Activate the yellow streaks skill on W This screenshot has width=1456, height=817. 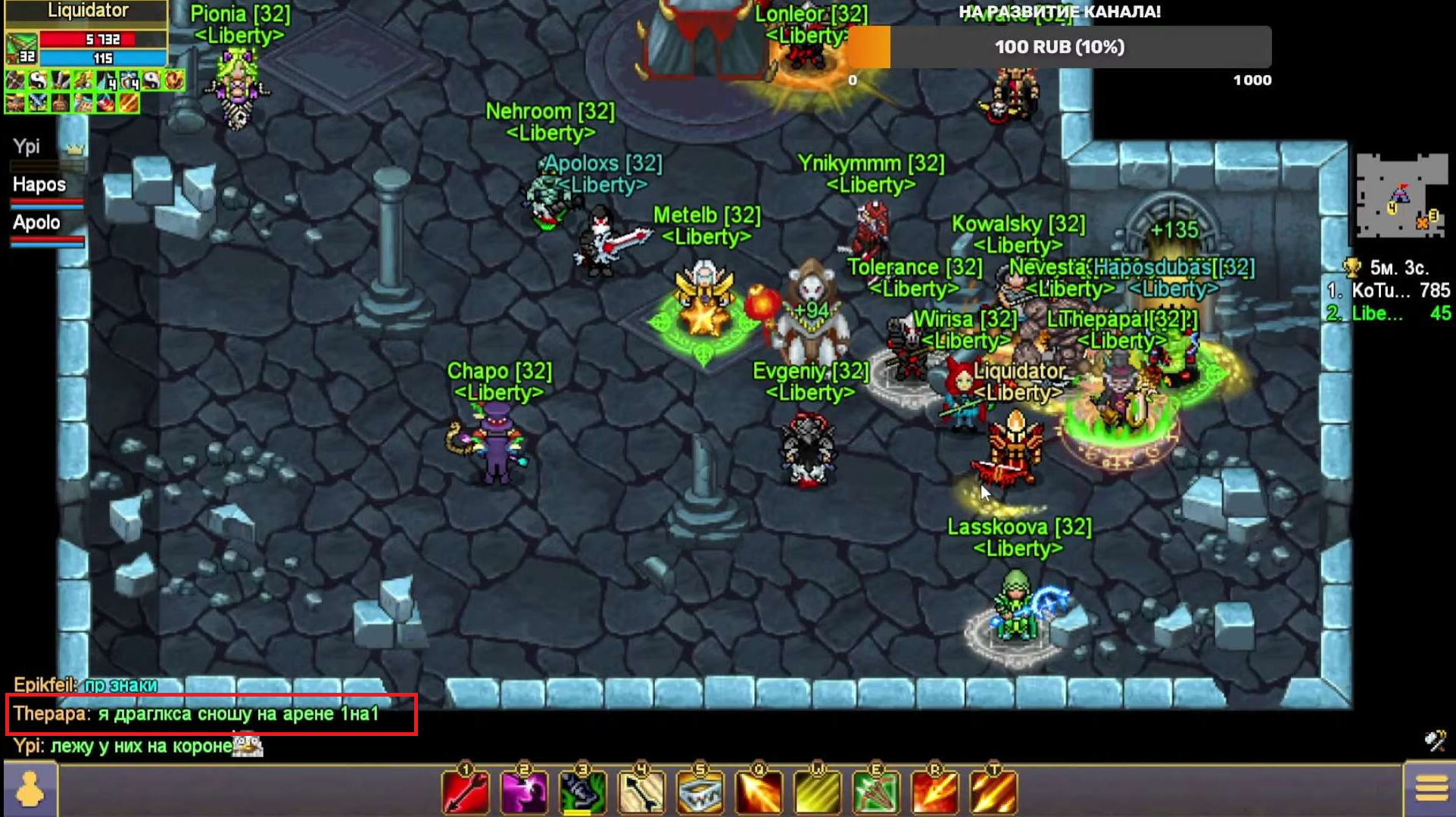817,792
